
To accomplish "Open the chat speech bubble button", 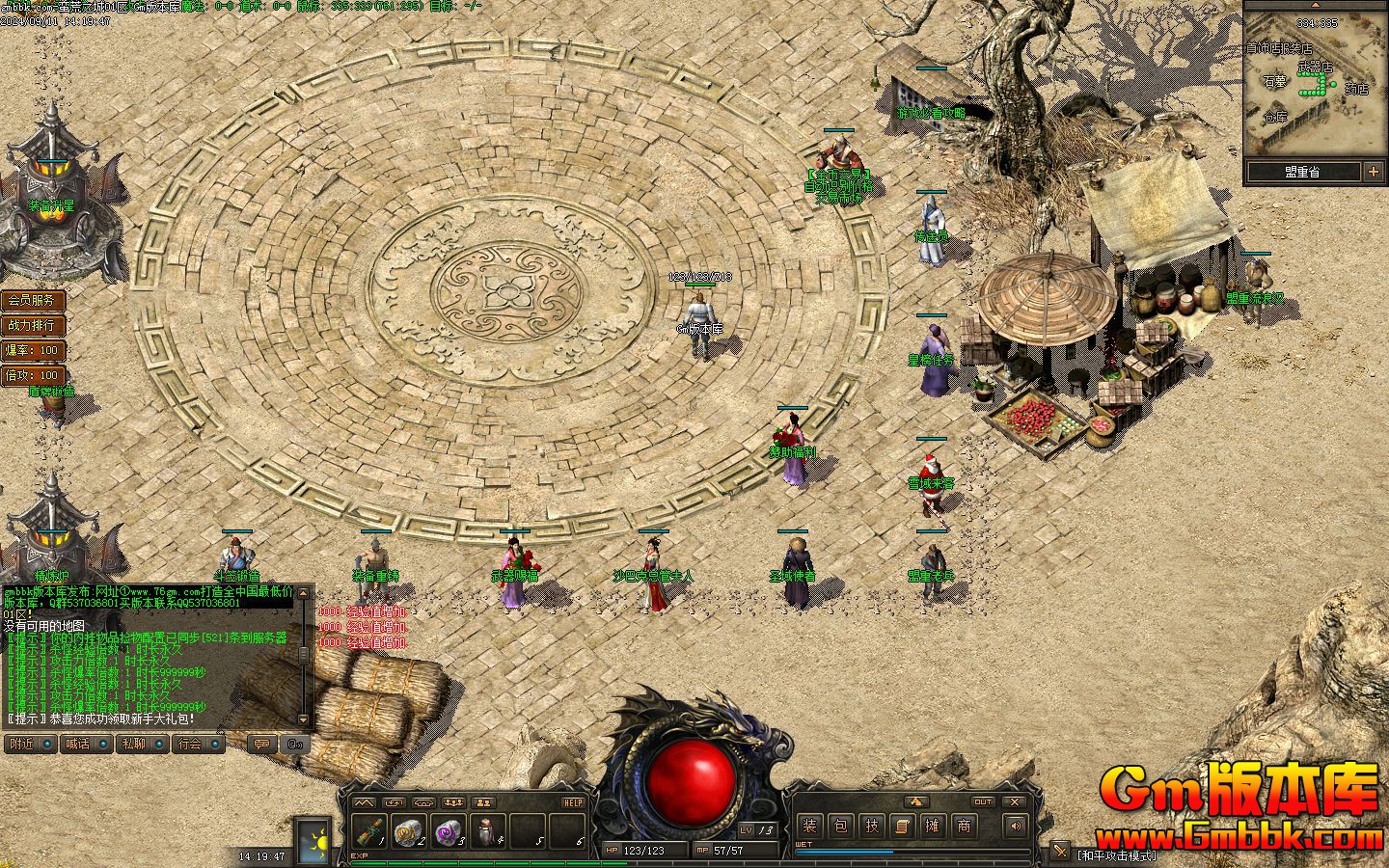I will tap(260, 744).
